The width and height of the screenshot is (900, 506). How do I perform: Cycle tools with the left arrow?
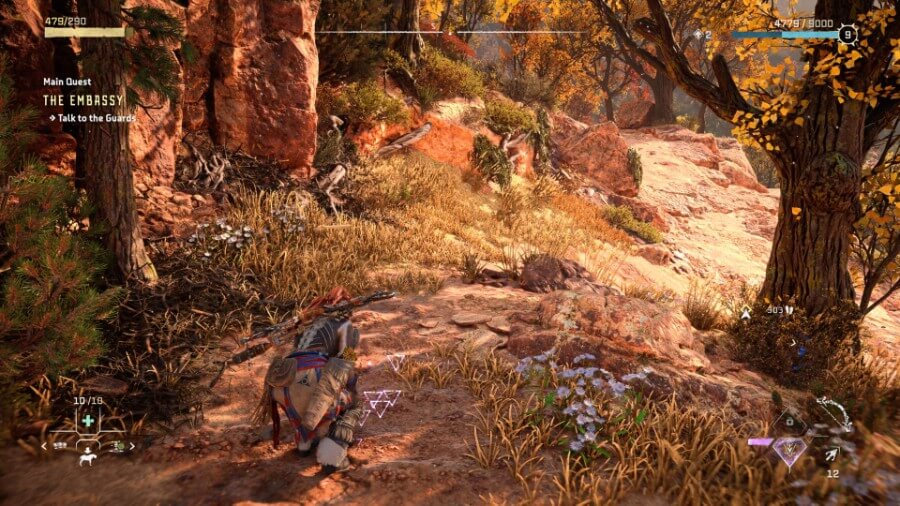coord(45,445)
